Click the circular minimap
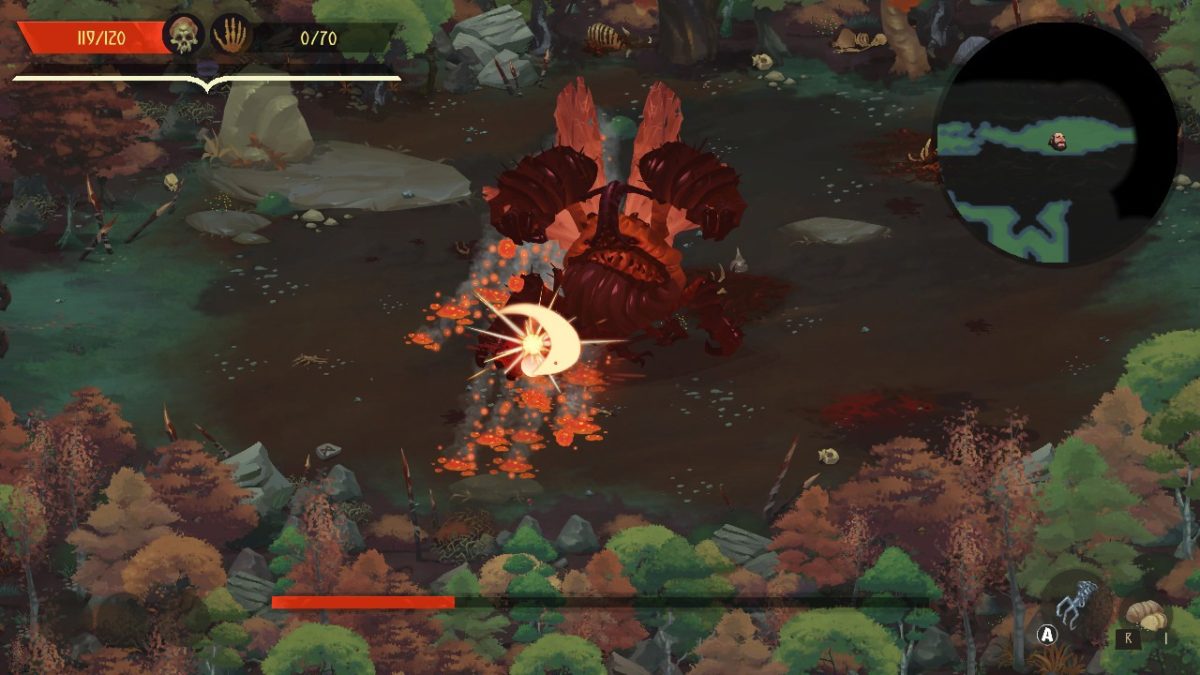 pyautogui.click(x=1056, y=143)
